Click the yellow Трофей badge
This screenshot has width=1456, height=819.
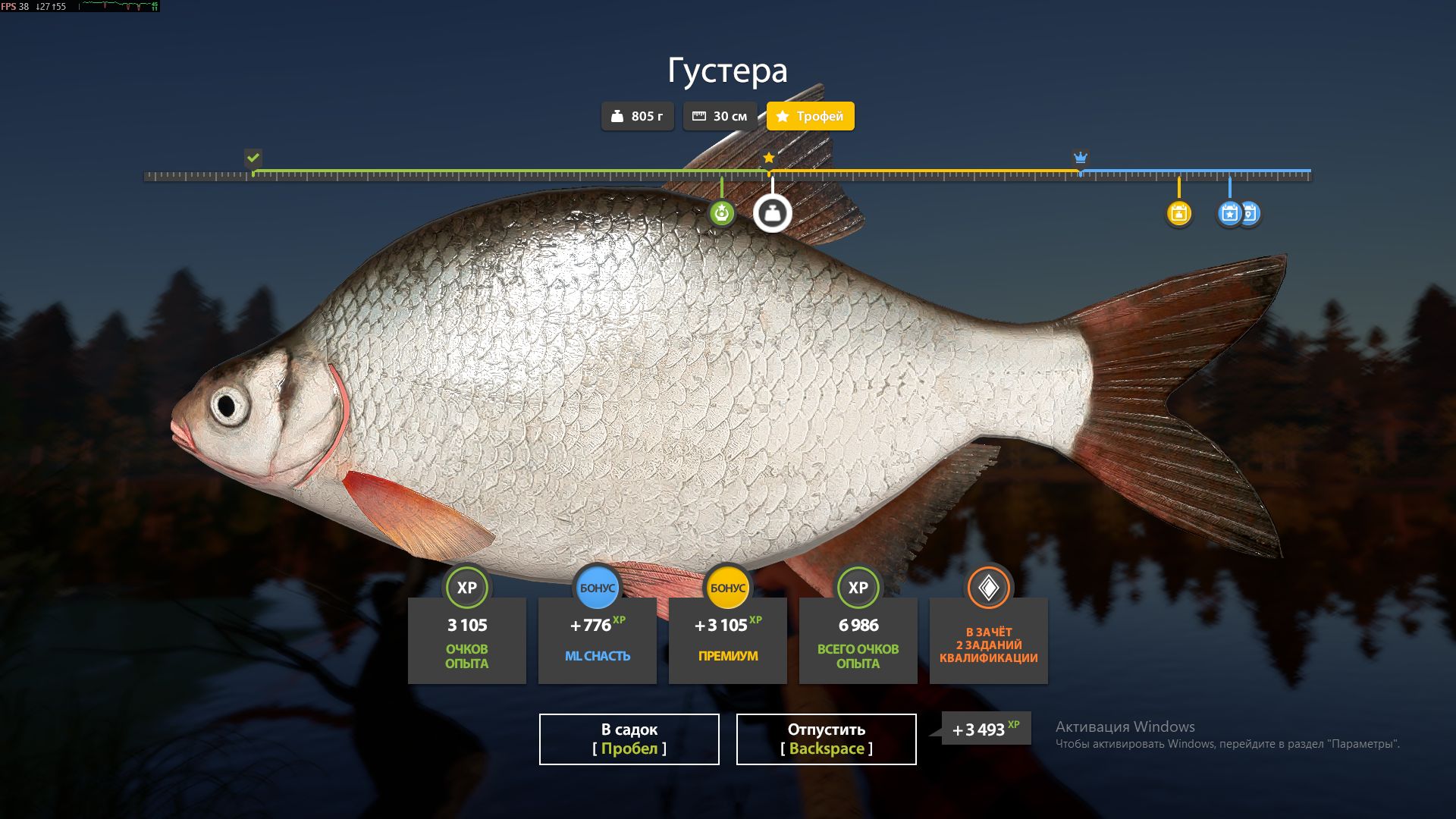click(x=810, y=116)
